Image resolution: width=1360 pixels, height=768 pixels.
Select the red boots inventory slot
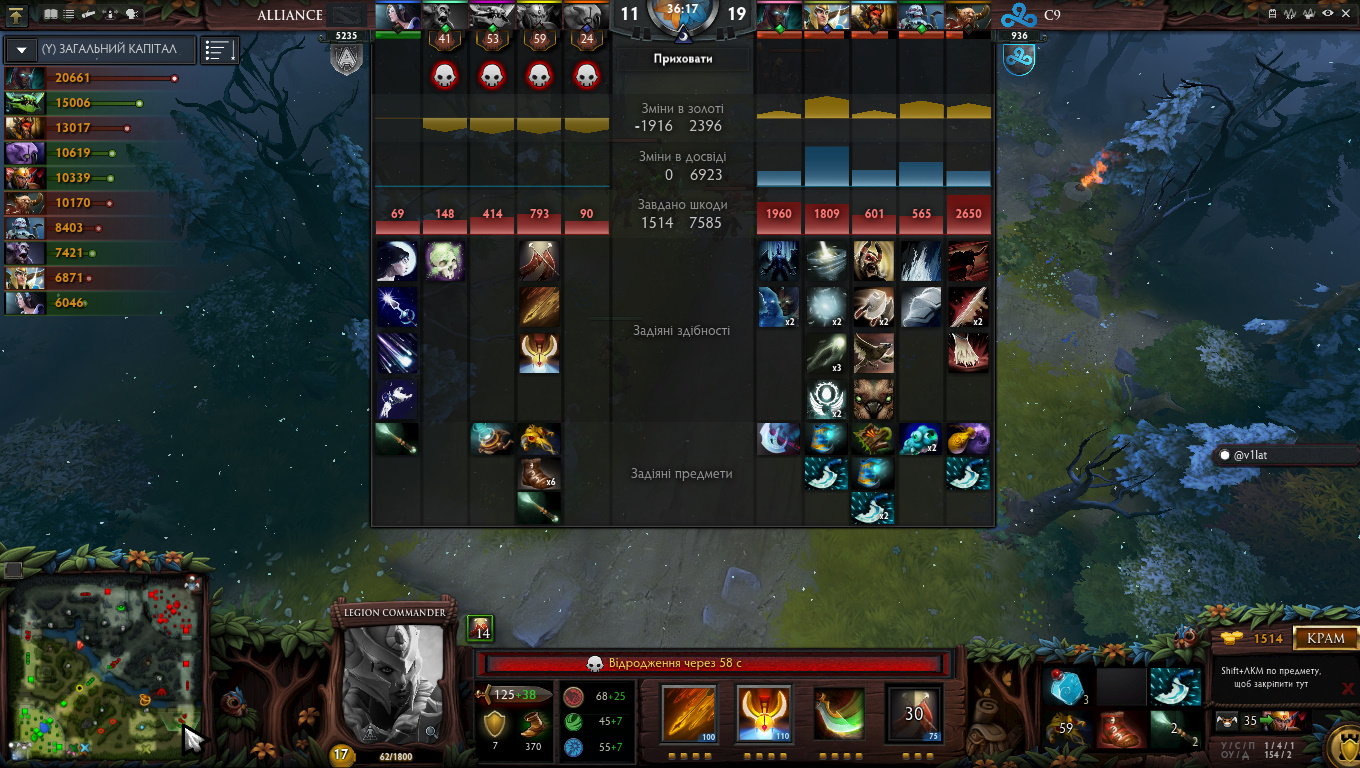pos(1120,730)
